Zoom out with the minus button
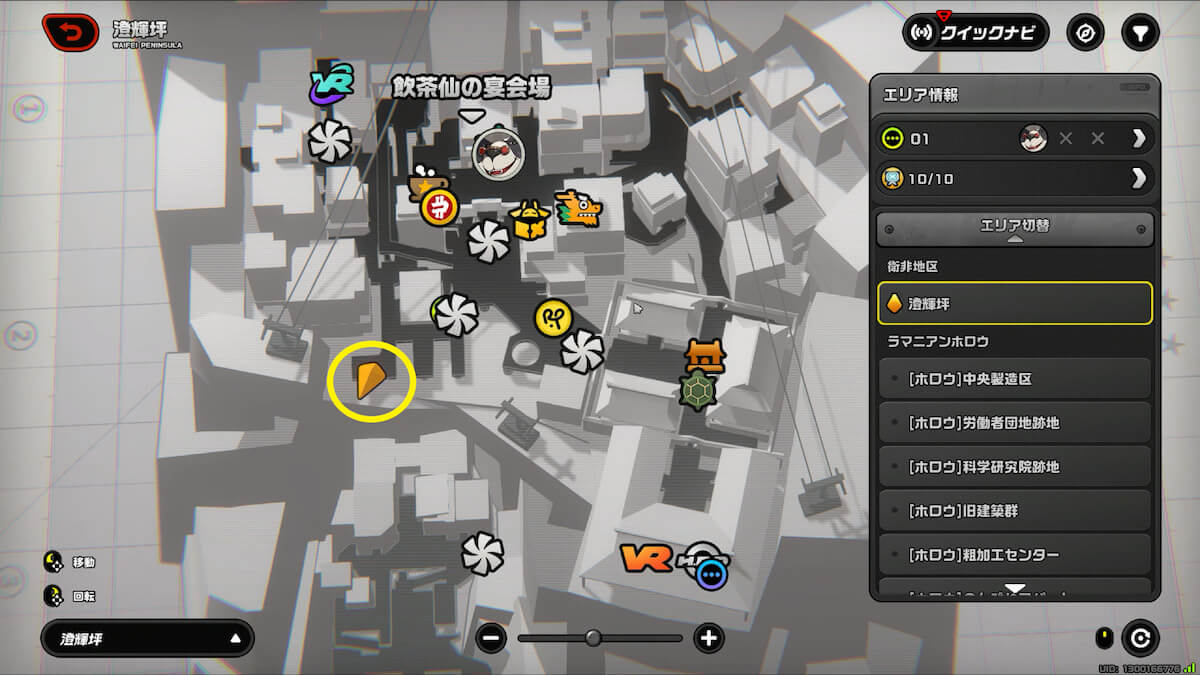Image resolution: width=1200 pixels, height=675 pixels. click(491, 638)
